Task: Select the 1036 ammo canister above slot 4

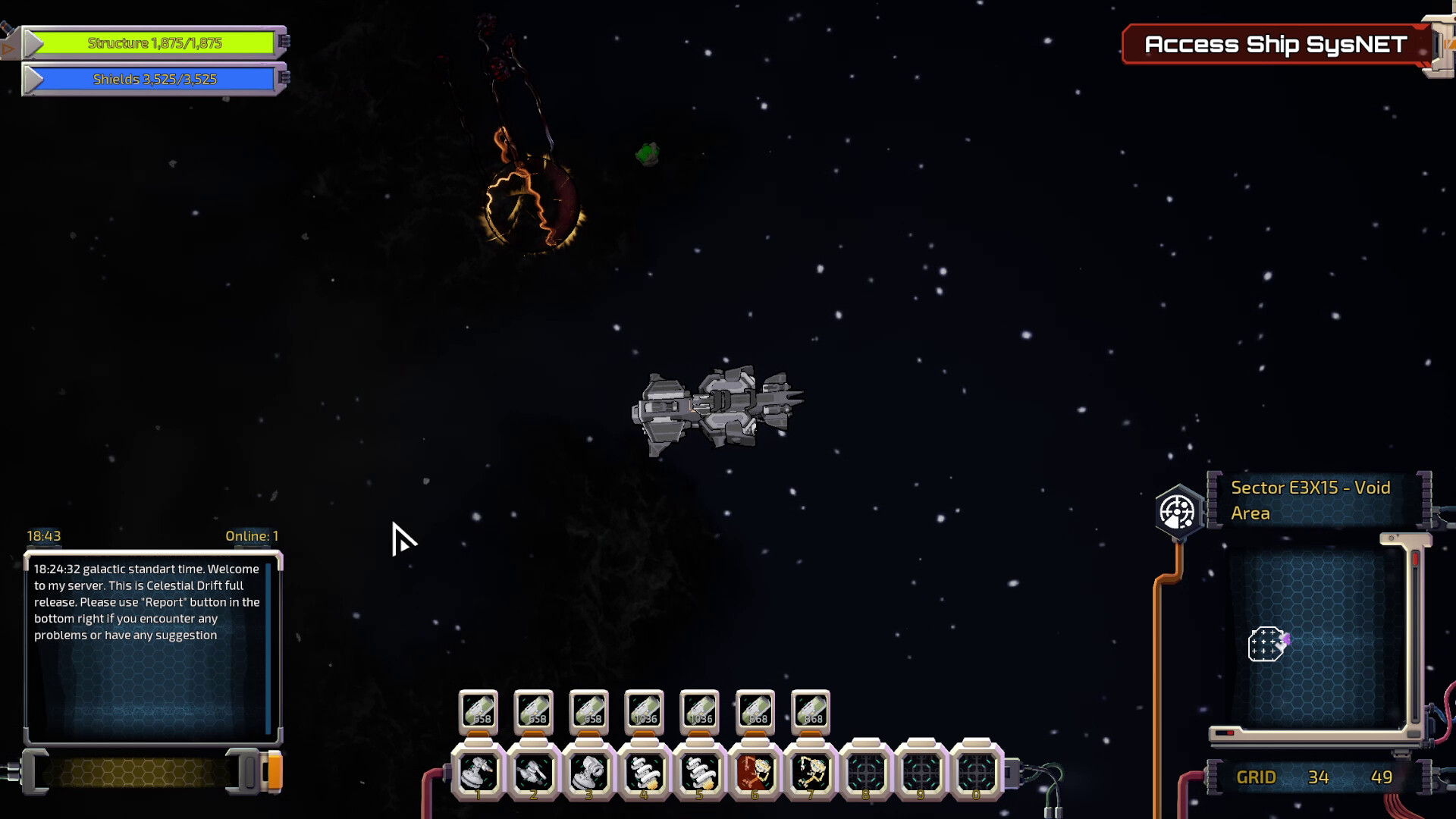Action: pos(645,712)
